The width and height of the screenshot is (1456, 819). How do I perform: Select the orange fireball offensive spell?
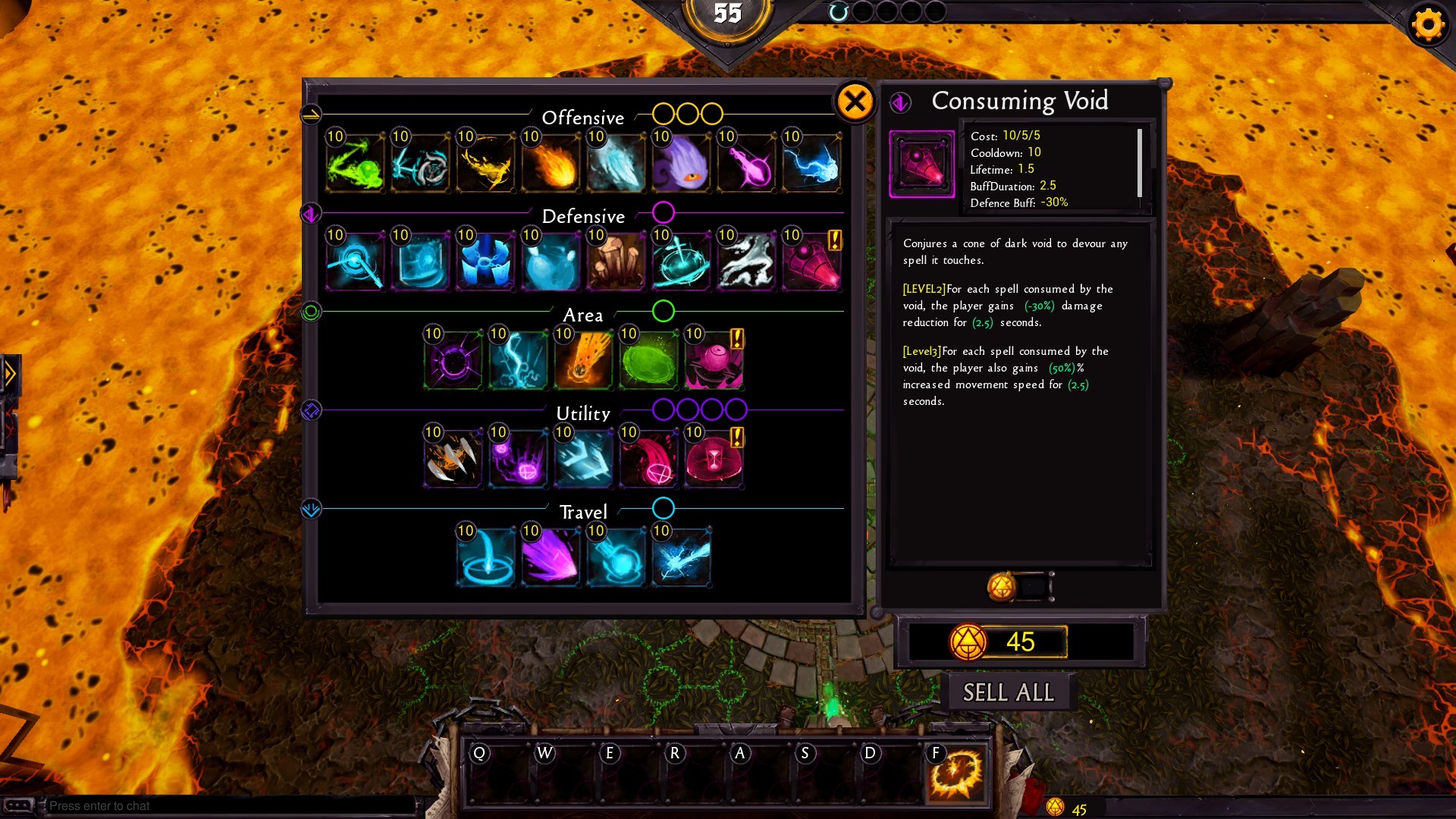pos(551,163)
